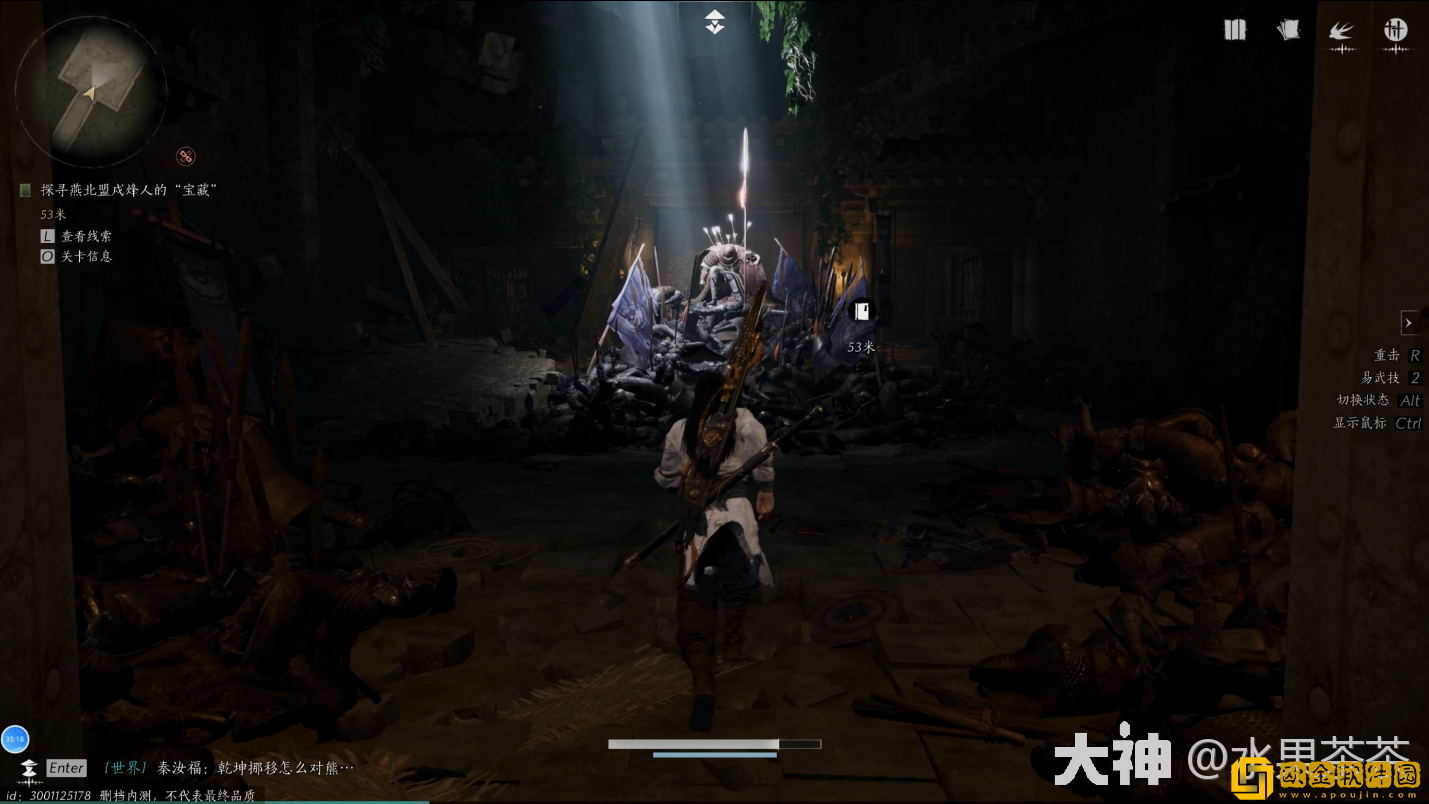
Task: Open the stacked cards icon
Action: click(x=1288, y=30)
